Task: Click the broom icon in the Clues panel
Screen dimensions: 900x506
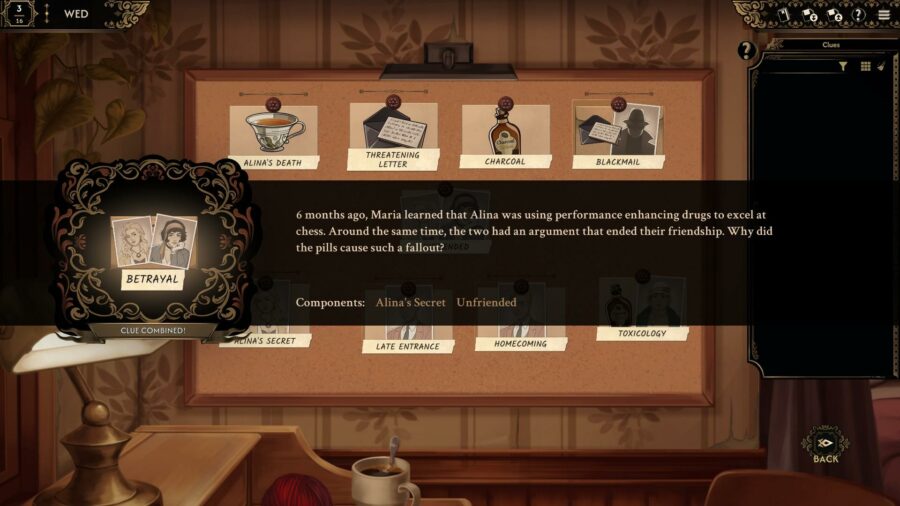Action: pyautogui.click(x=881, y=66)
